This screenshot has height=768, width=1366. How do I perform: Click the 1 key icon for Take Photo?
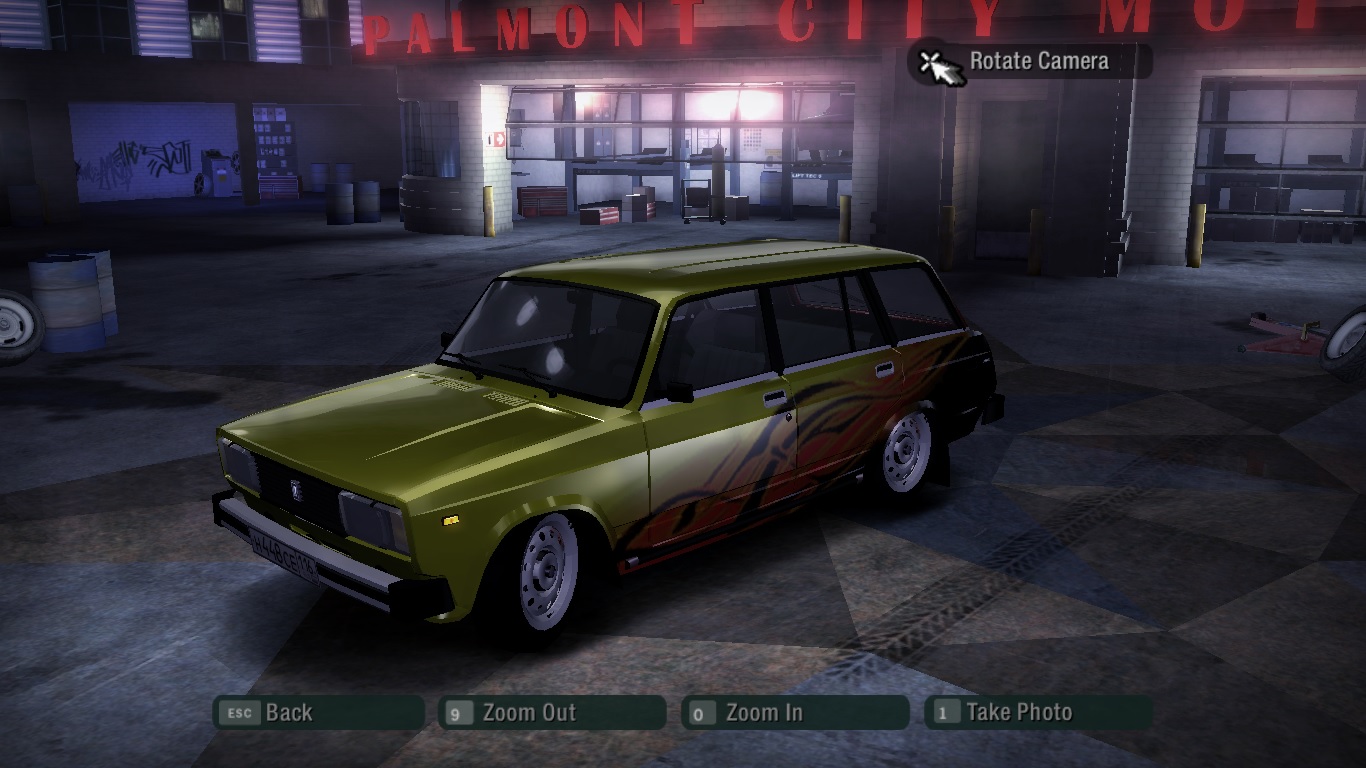945,713
